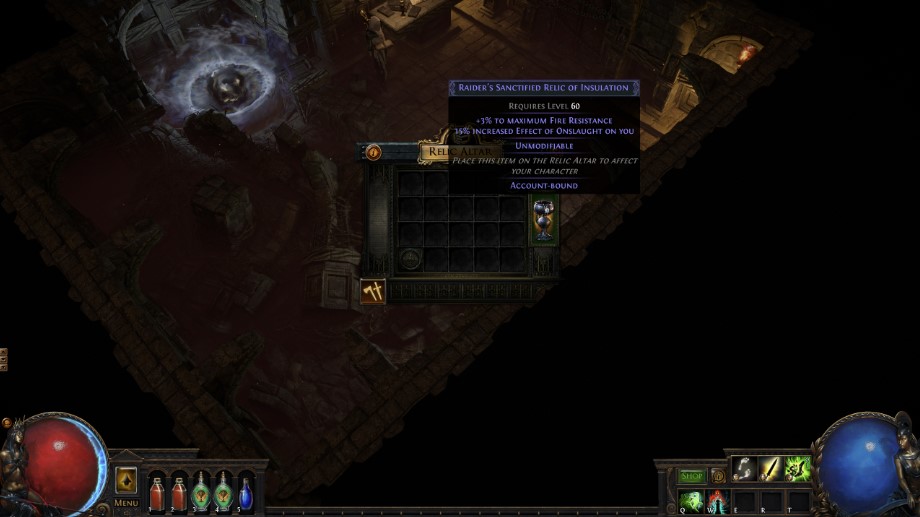Click the crossed tools icon below the altar

373,291
